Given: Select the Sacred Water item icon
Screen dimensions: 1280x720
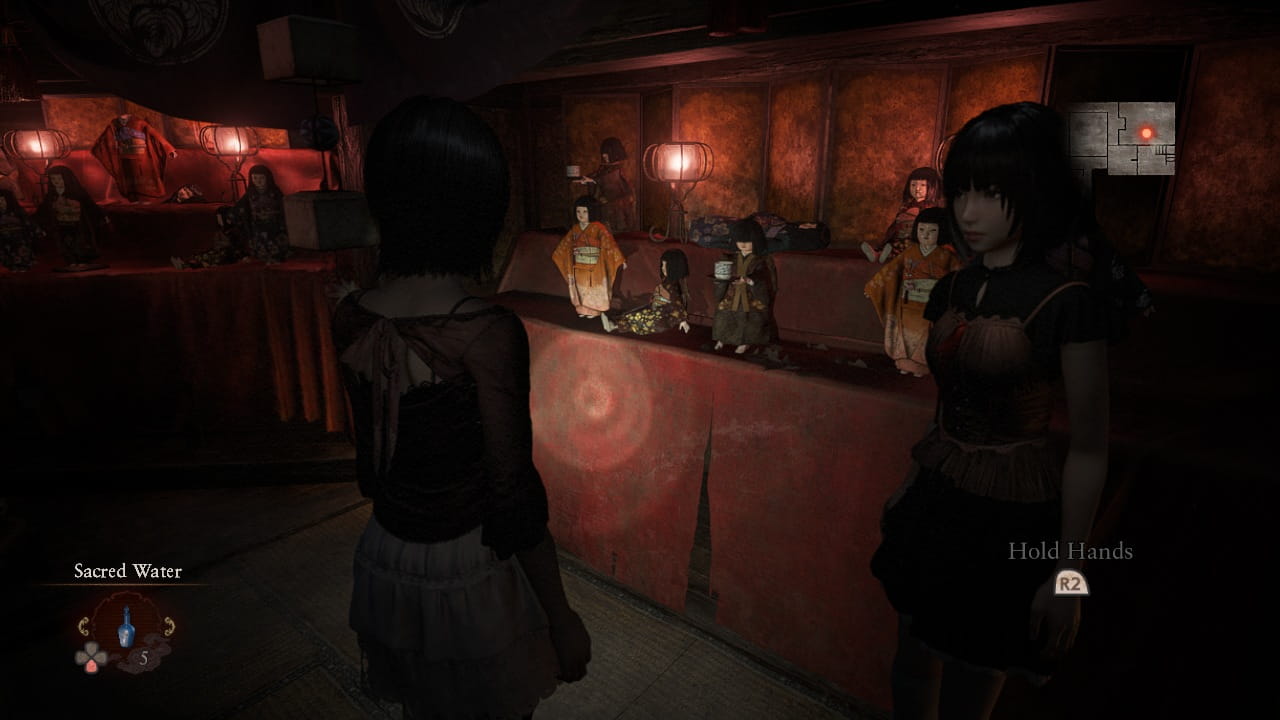Looking at the screenshot, I should point(126,628).
